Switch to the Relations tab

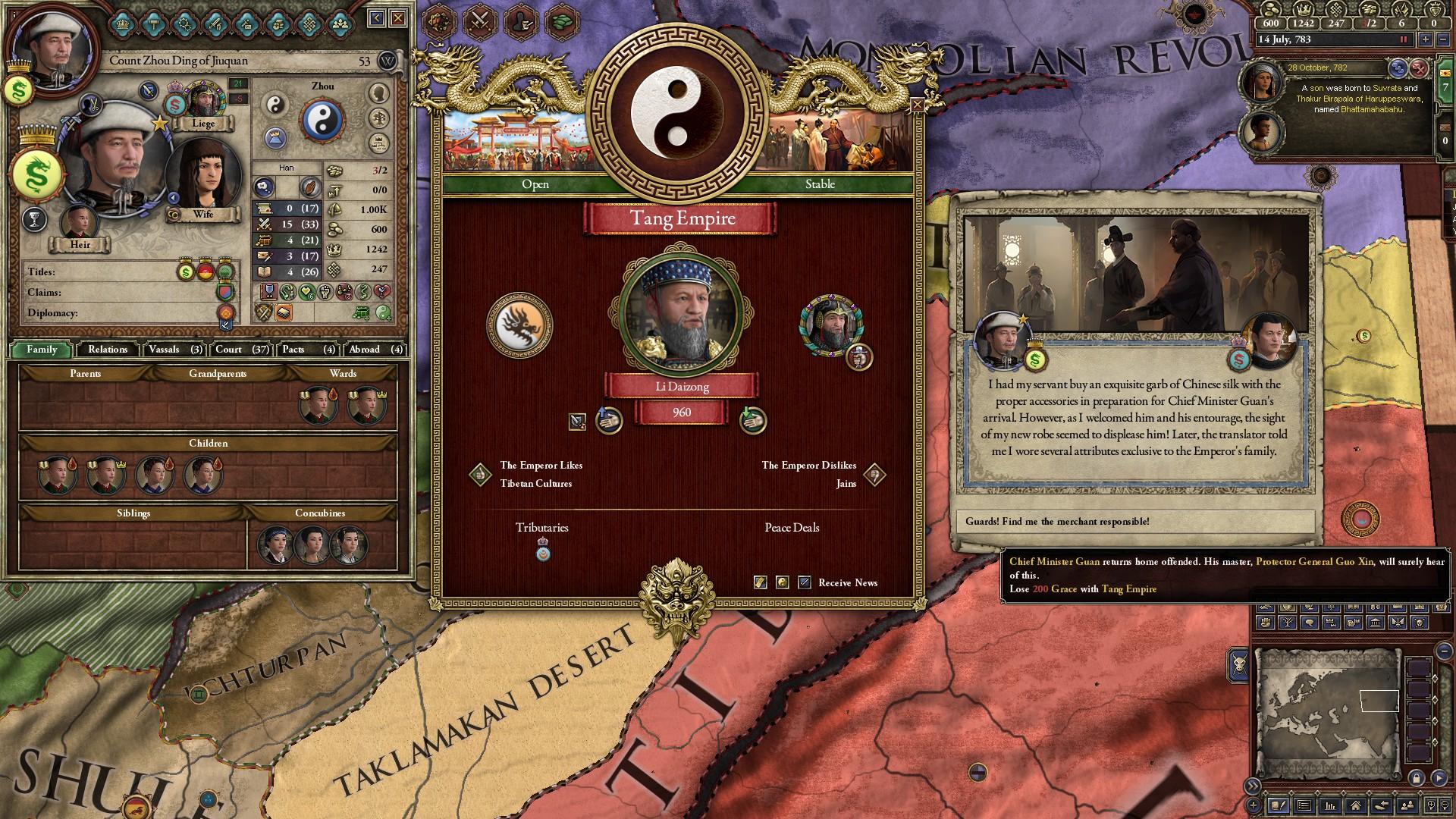[107, 350]
